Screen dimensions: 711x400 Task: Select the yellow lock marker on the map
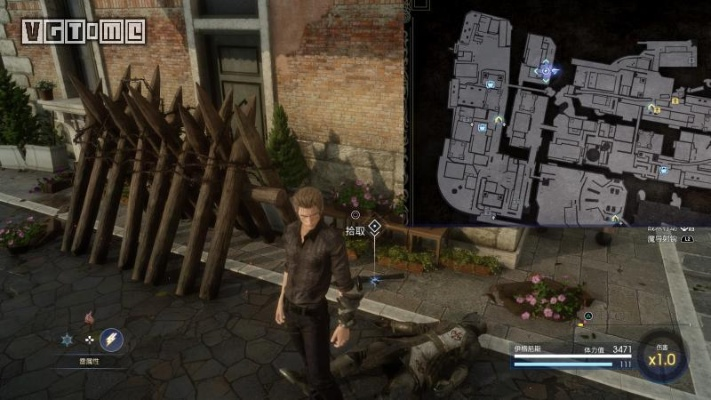point(676,100)
